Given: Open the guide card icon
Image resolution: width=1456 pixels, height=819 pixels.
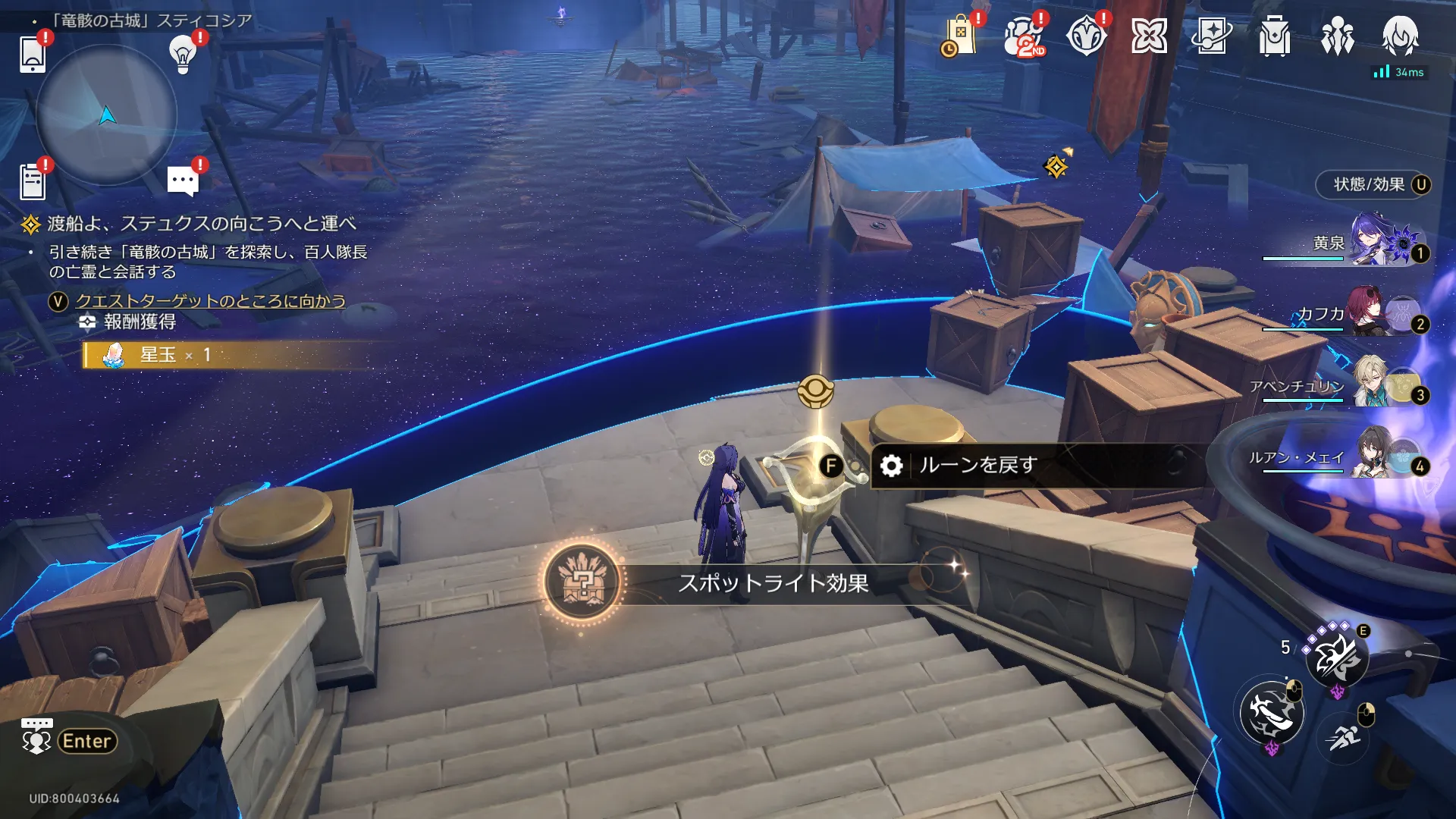Looking at the screenshot, I should 1212,36.
